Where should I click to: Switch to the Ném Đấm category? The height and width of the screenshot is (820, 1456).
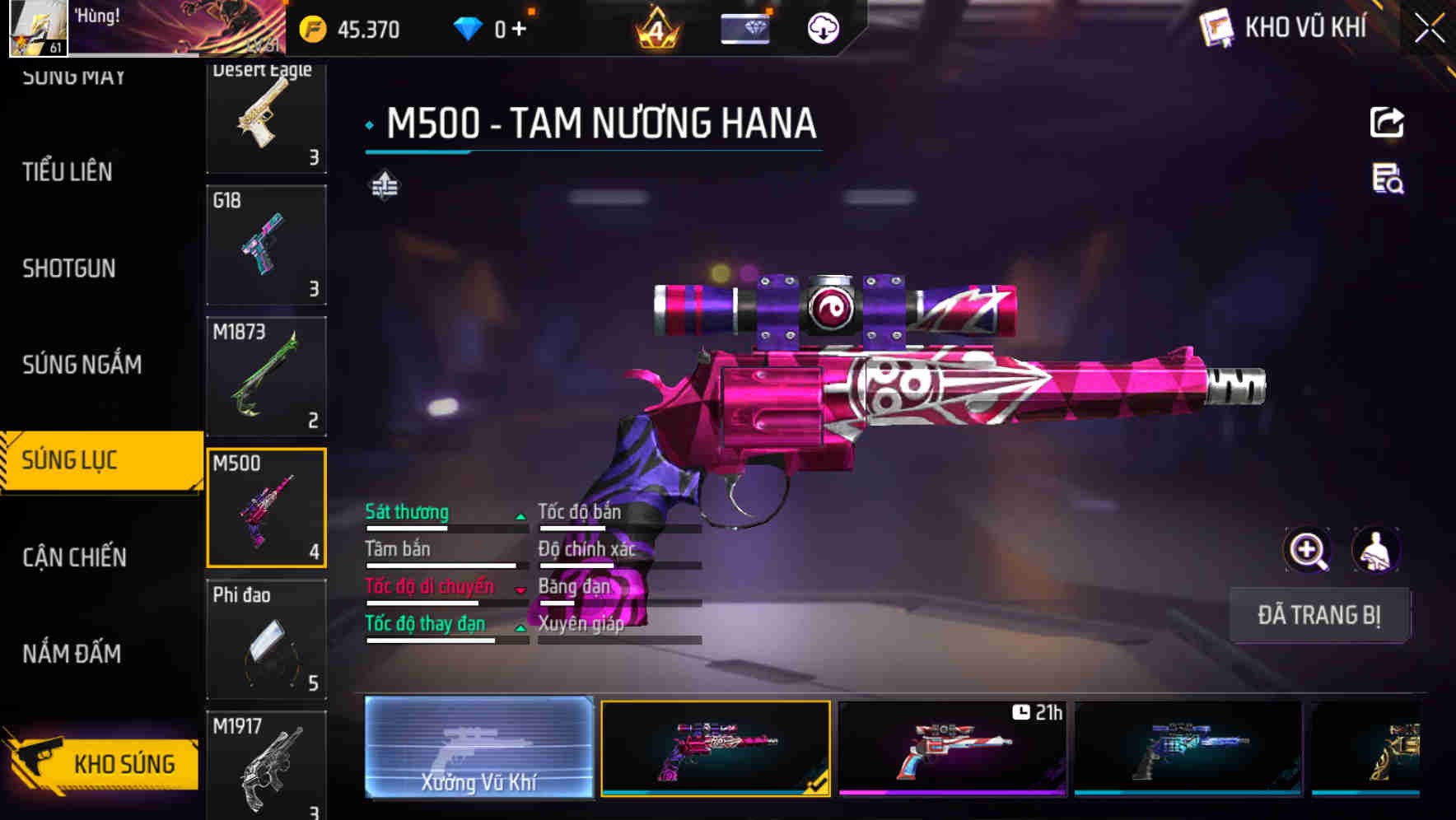72,654
